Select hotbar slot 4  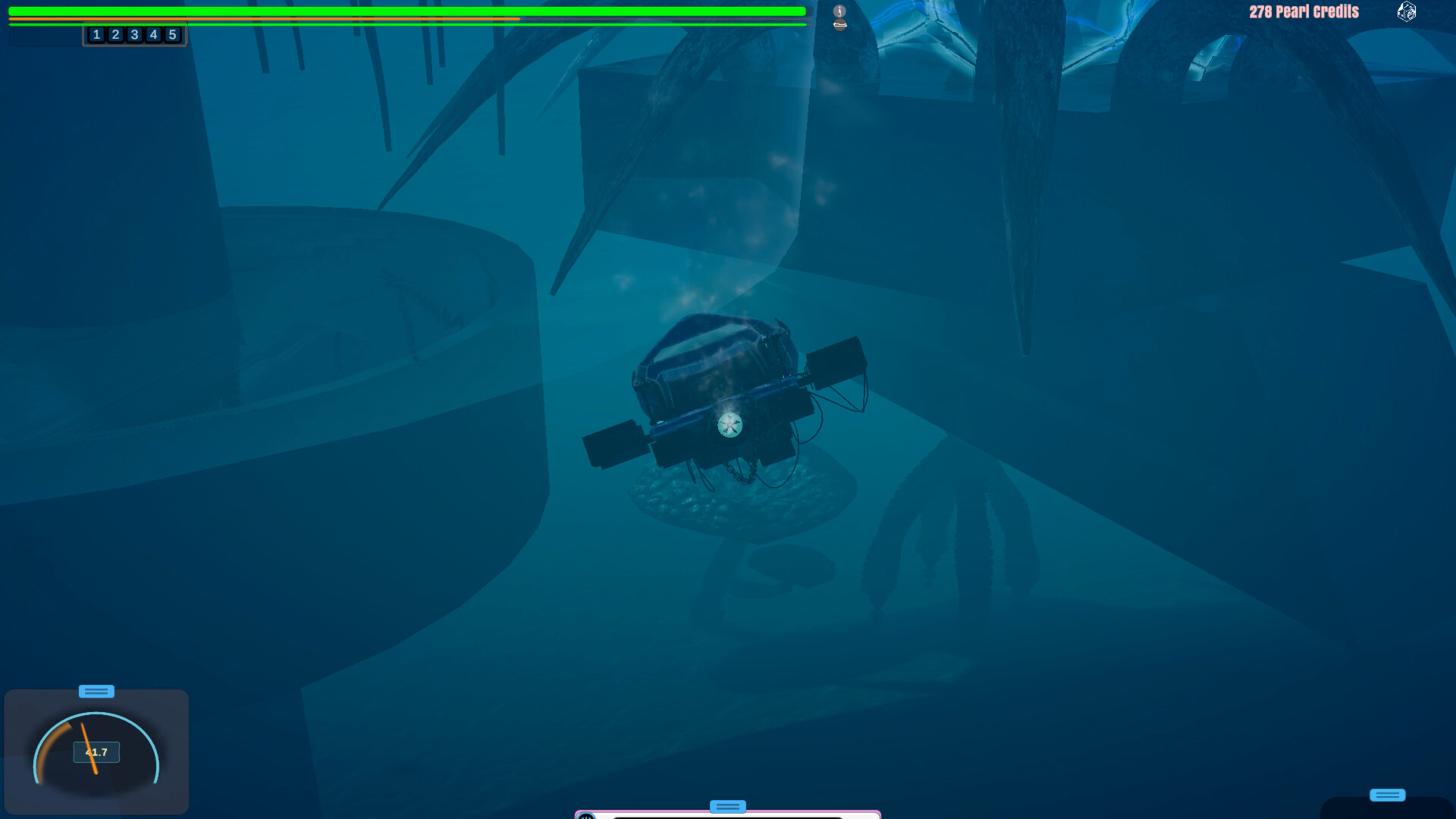point(153,34)
